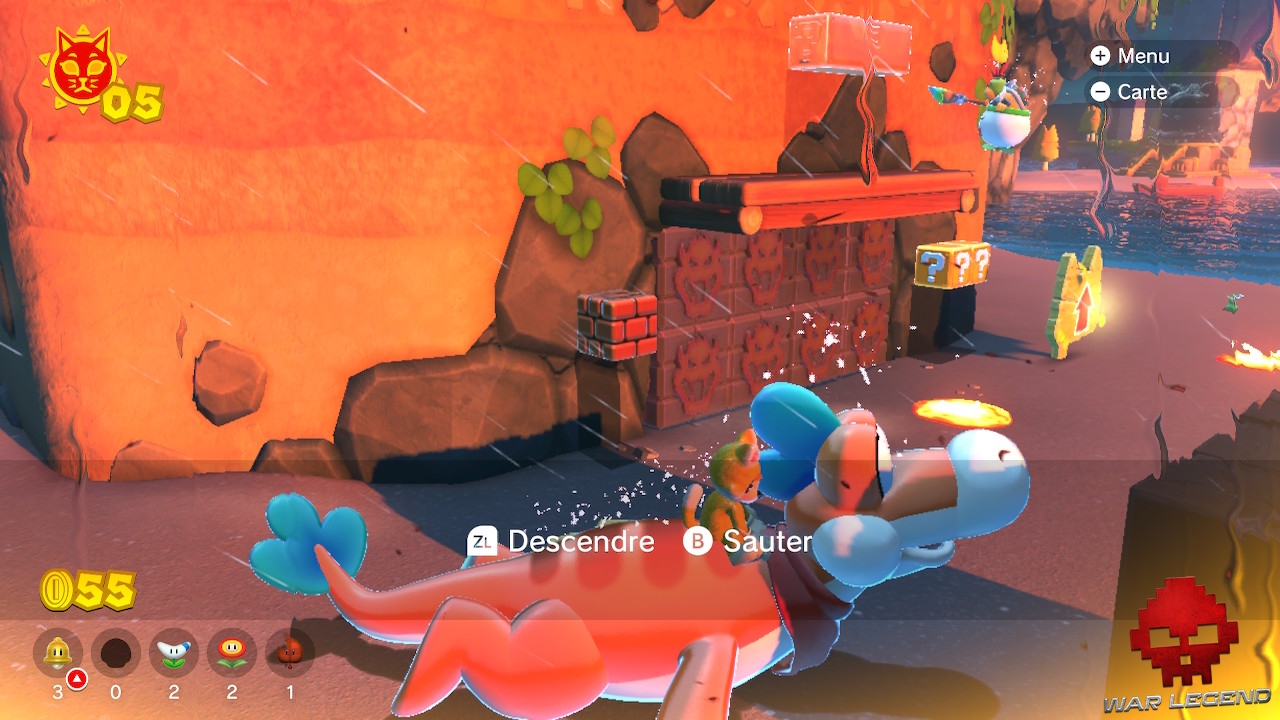Select the Boomerang Flower item icon
The image size is (1280, 720).
click(175, 653)
